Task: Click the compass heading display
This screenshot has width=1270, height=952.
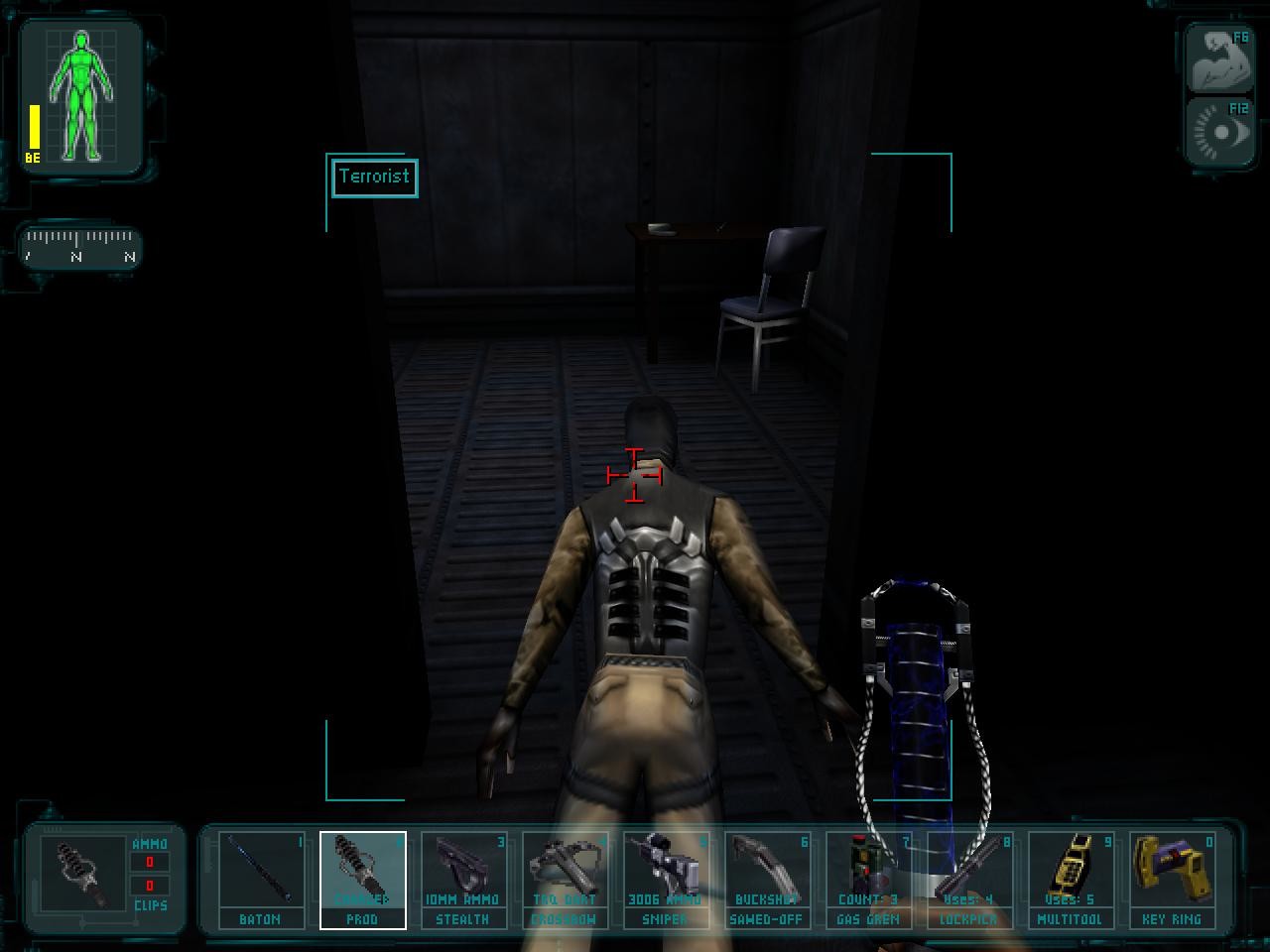Action: click(x=79, y=248)
